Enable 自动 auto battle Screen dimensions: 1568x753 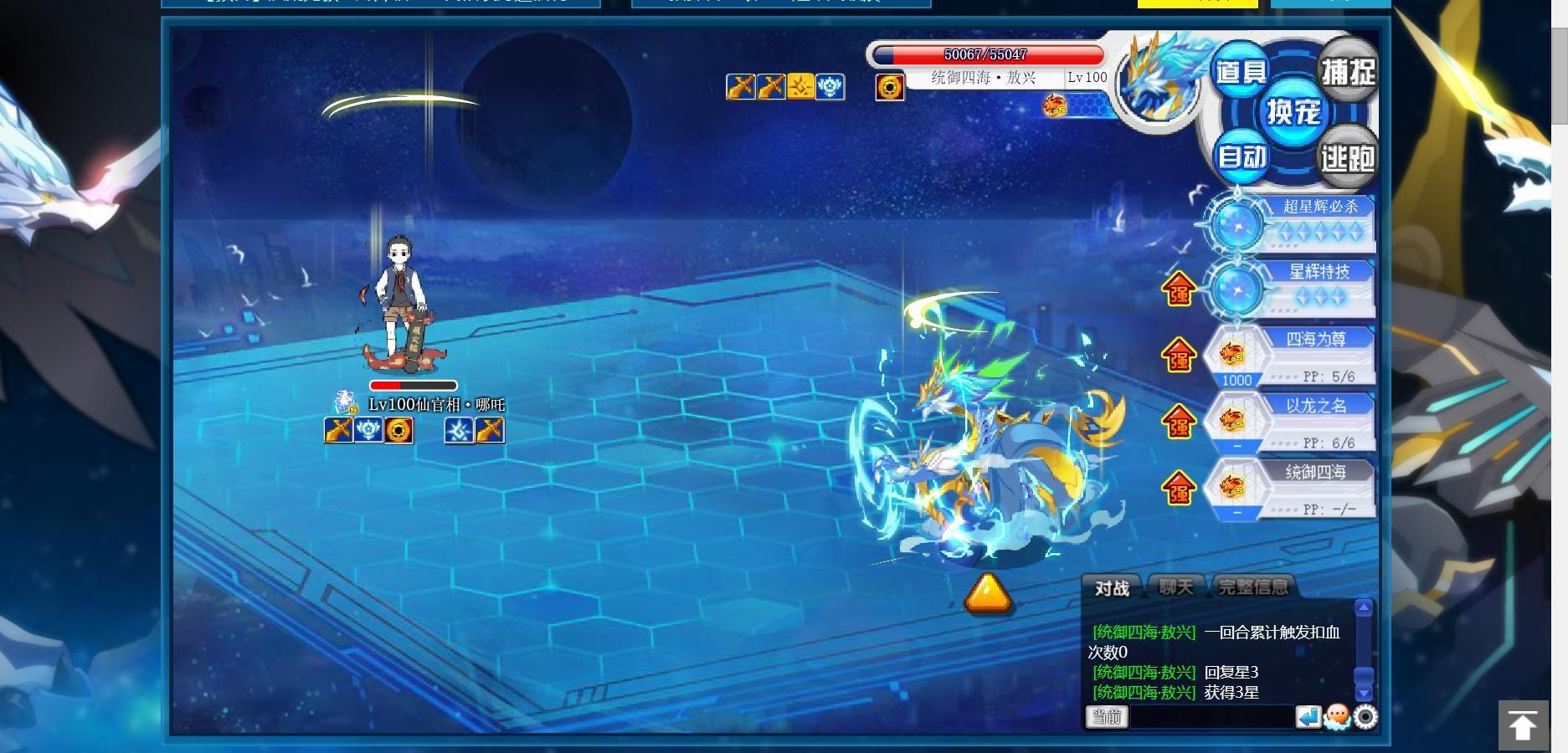1242,156
